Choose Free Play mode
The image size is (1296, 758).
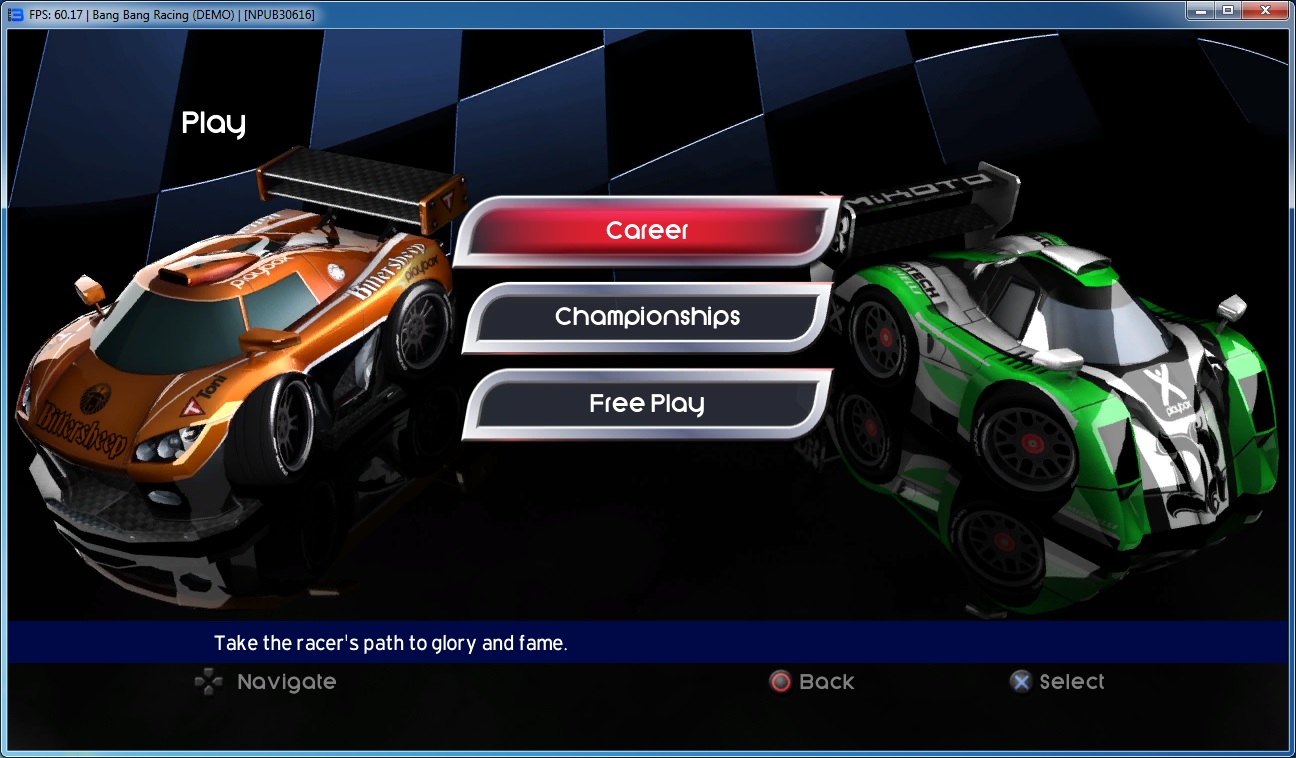pos(647,404)
